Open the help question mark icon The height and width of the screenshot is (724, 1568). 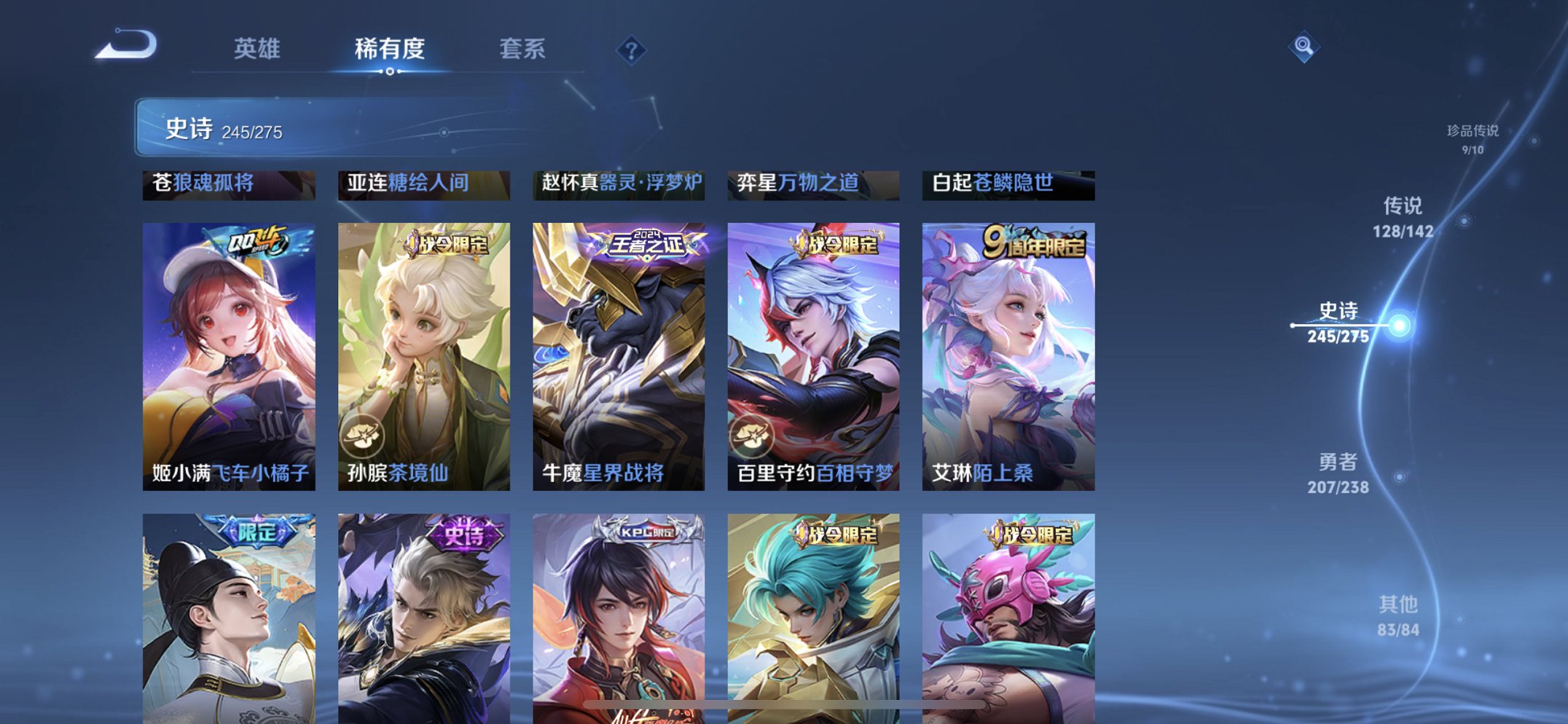coord(631,50)
